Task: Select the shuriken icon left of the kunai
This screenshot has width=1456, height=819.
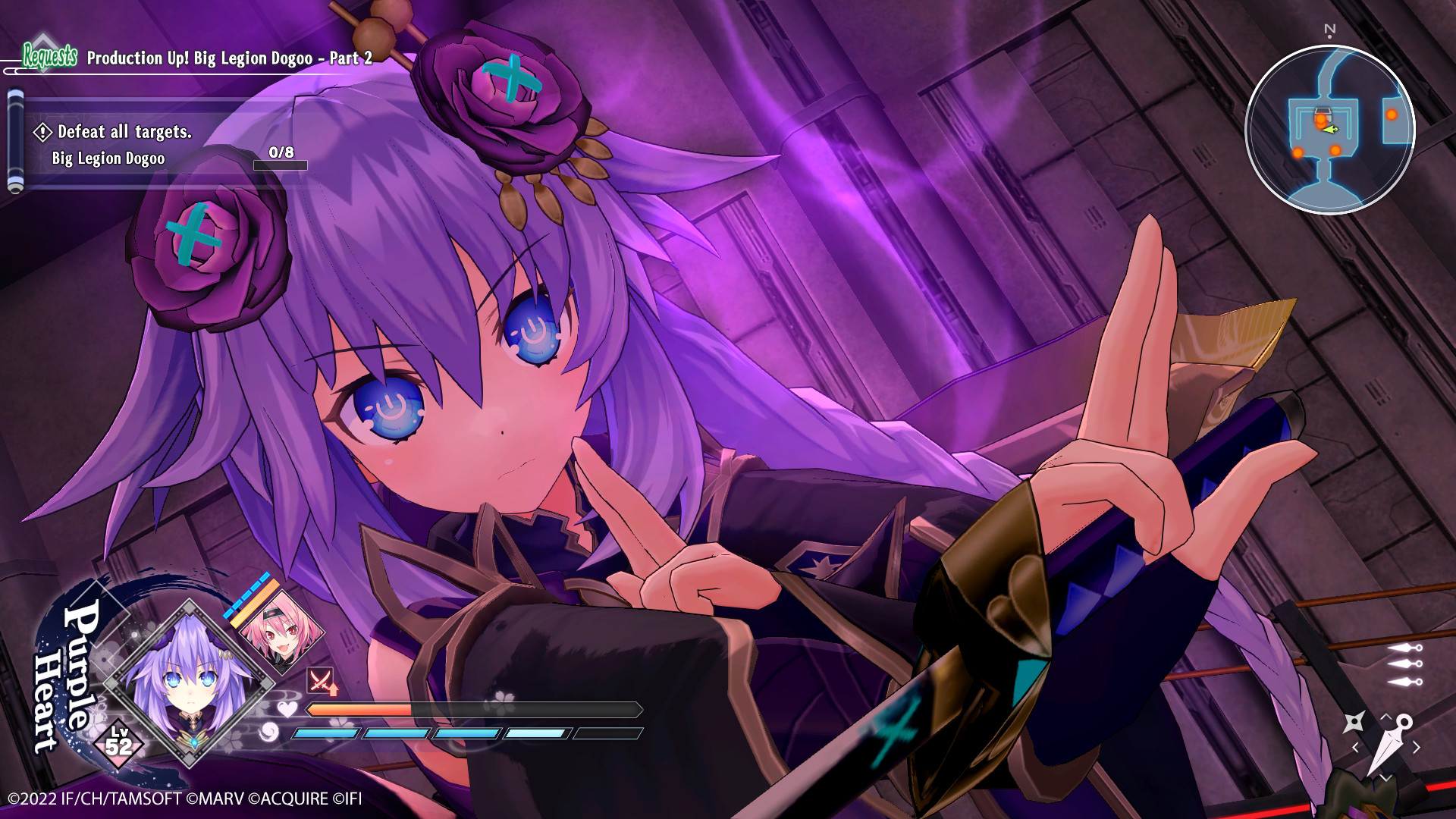Action: click(1355, 720)
